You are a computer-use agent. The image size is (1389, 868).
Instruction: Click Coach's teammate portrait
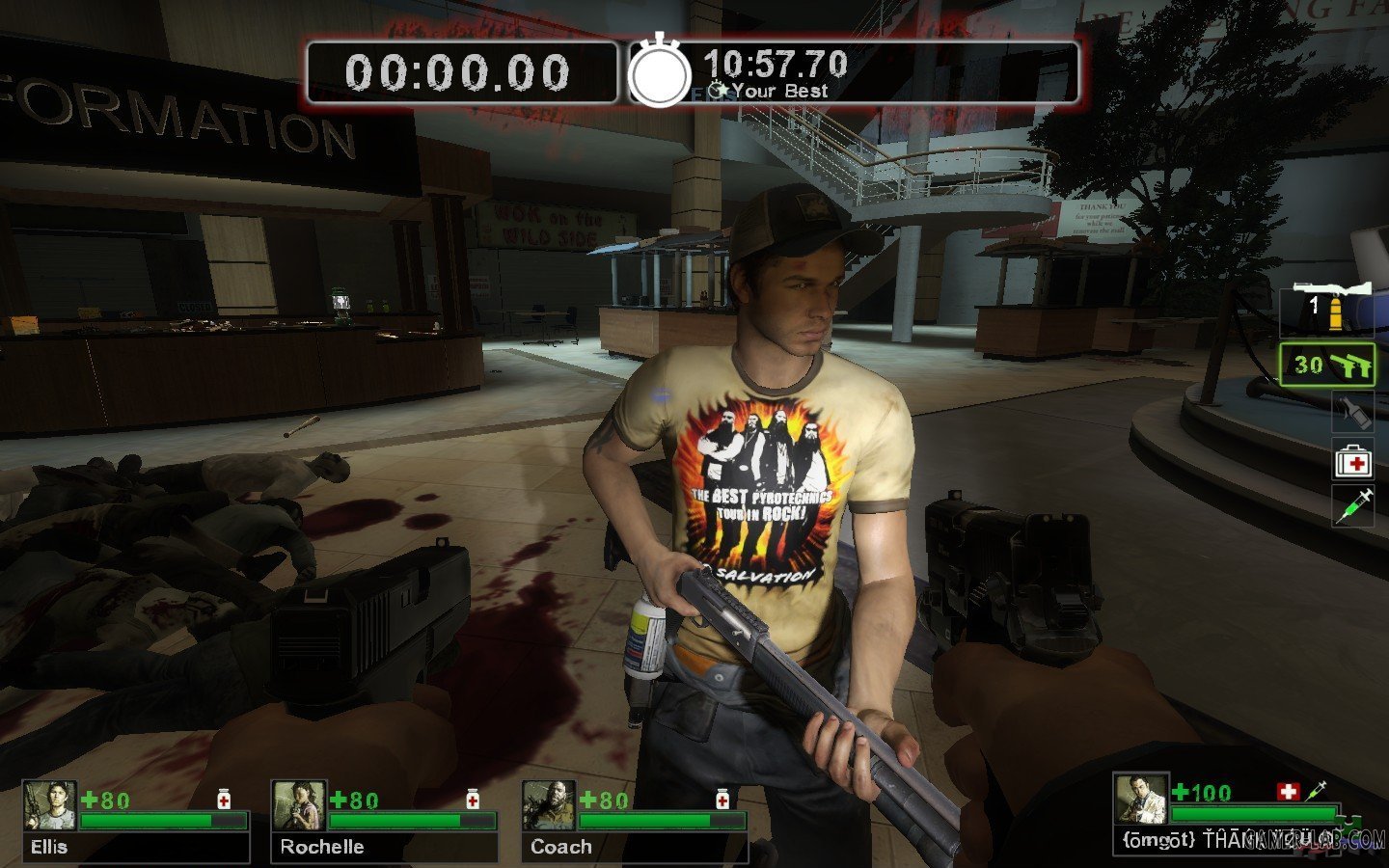pyautogui.click(x=549, y=806)
